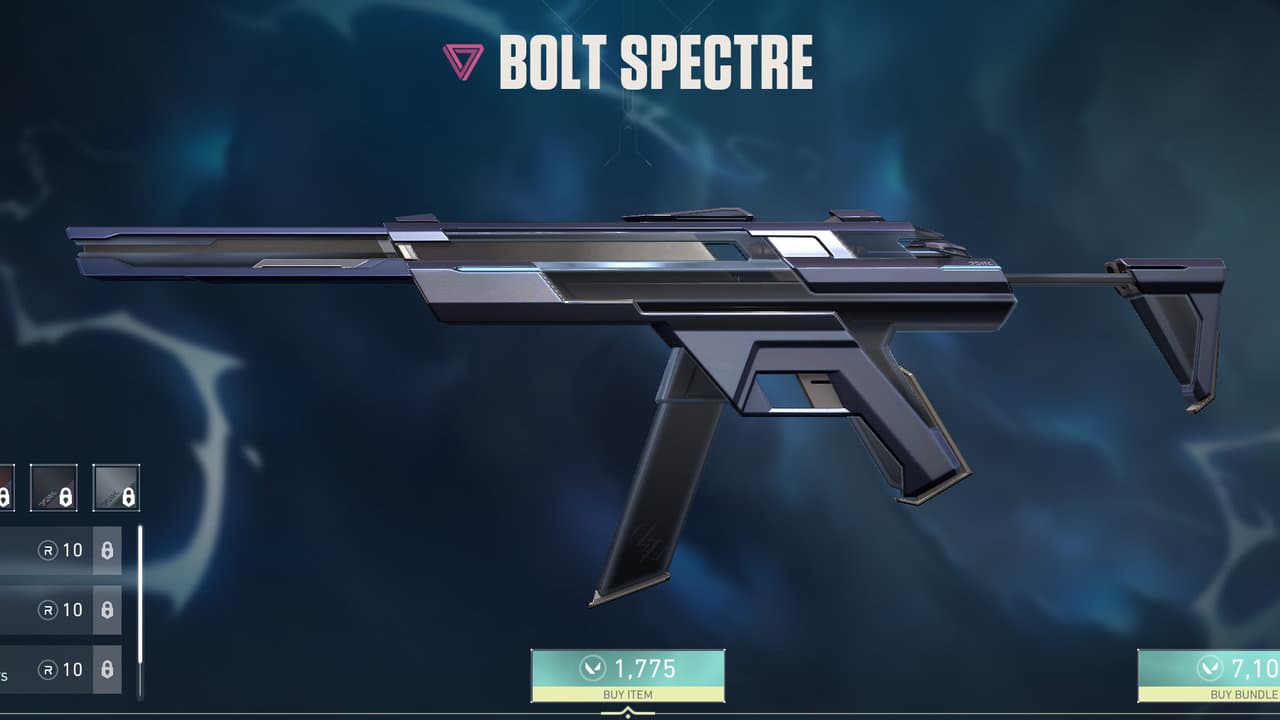
Task: Click the lock icon on the dark variant swatch
Action: tap(64, 496)
